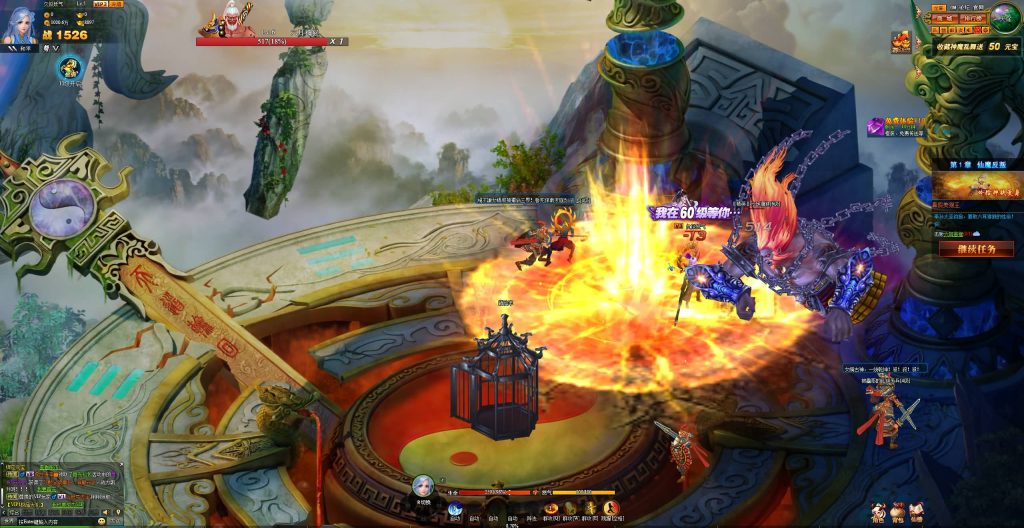Click the 继续任务 continue quest button
1024x528 pixels.
(x=976, y=248)
